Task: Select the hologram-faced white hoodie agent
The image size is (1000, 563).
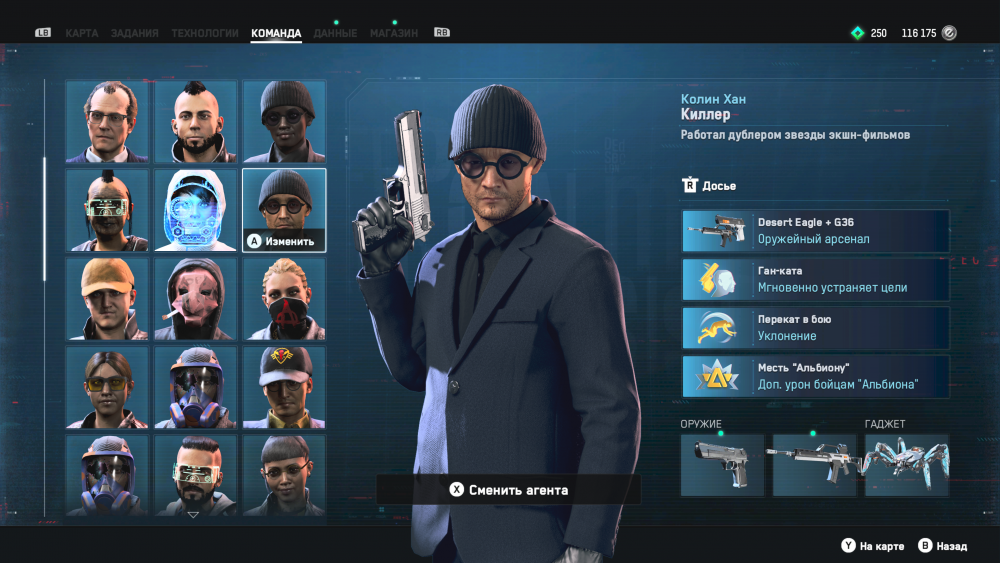Action: [196, 210]
